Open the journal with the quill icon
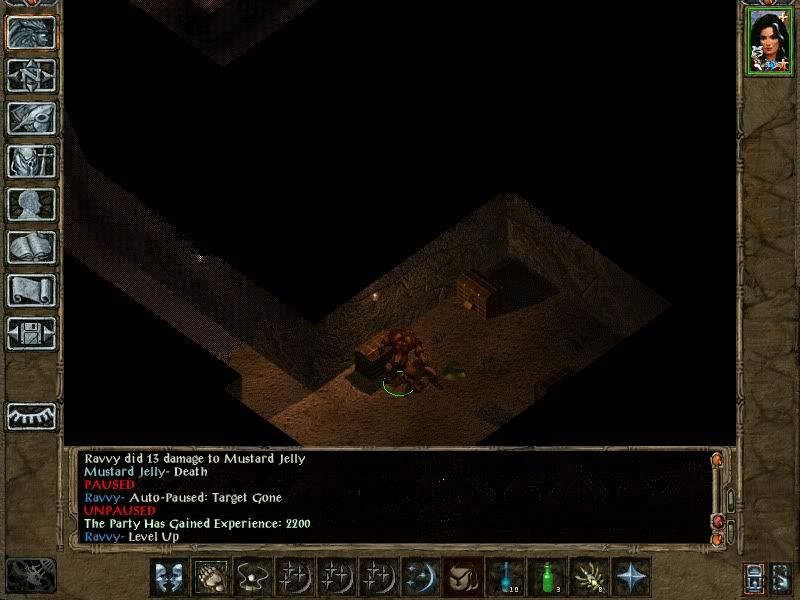Viewport: 800px width, 600px height. 31,117
